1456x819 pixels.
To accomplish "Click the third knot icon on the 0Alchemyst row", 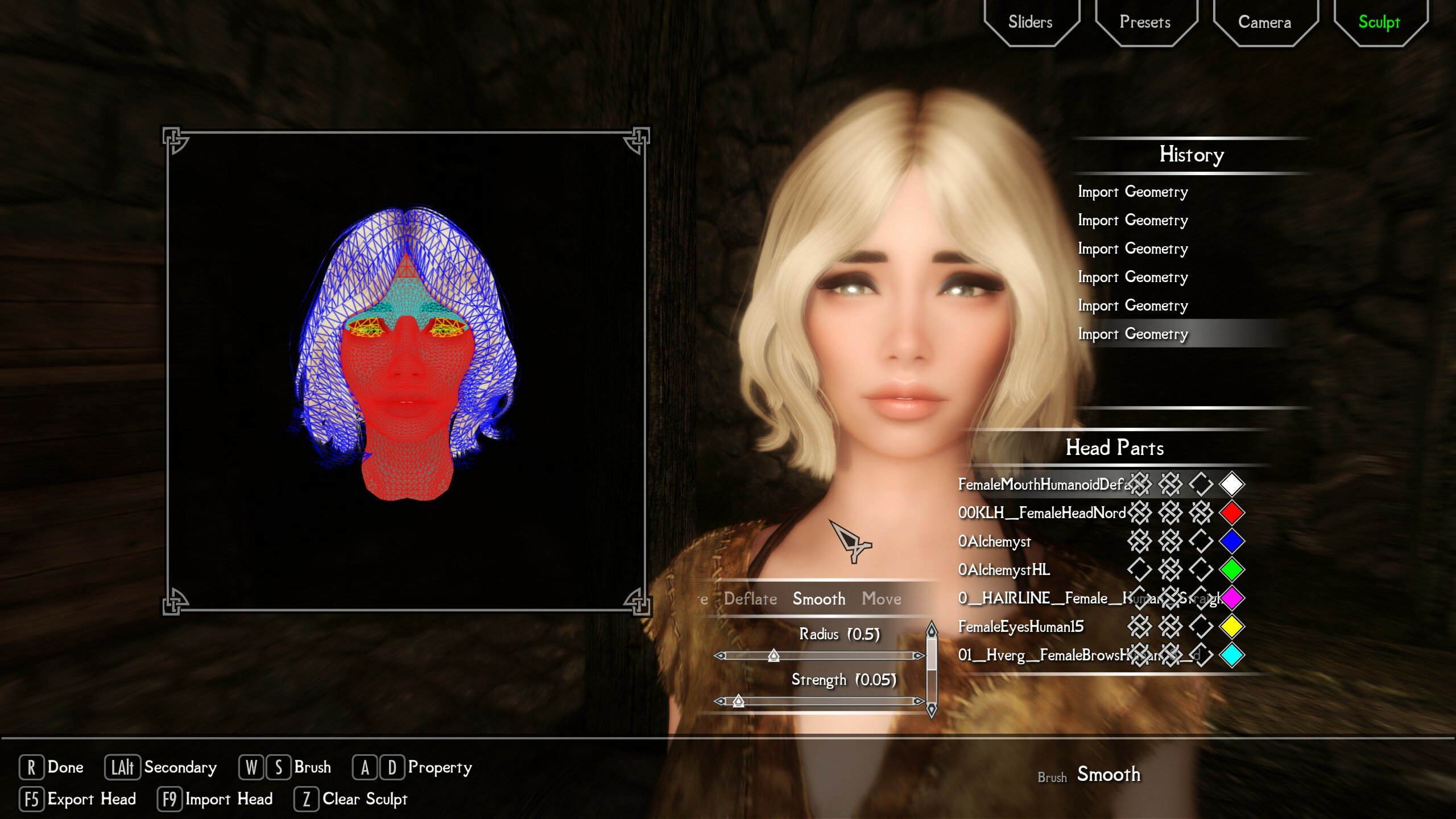I will 1201,541.
